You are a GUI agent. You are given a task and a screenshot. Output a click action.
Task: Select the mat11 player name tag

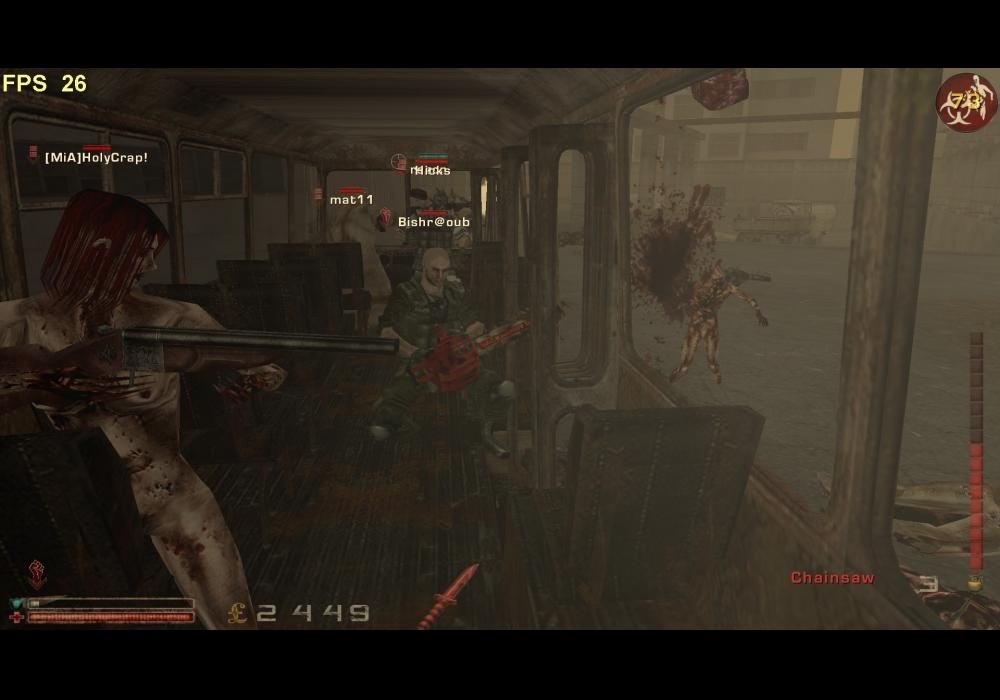tap(351, 200)
